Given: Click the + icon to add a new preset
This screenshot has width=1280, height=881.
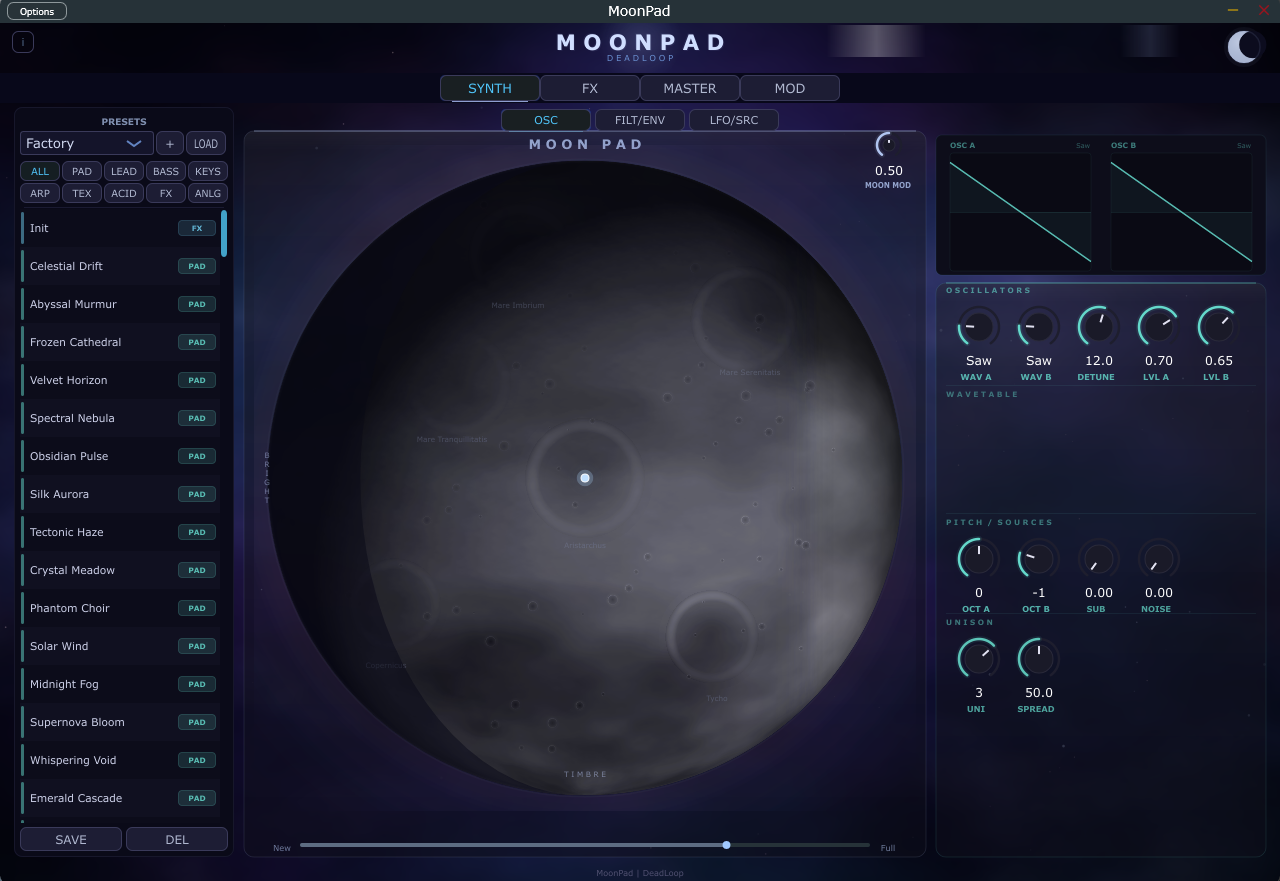Looking at the screenshot, I should click(169, 143).
